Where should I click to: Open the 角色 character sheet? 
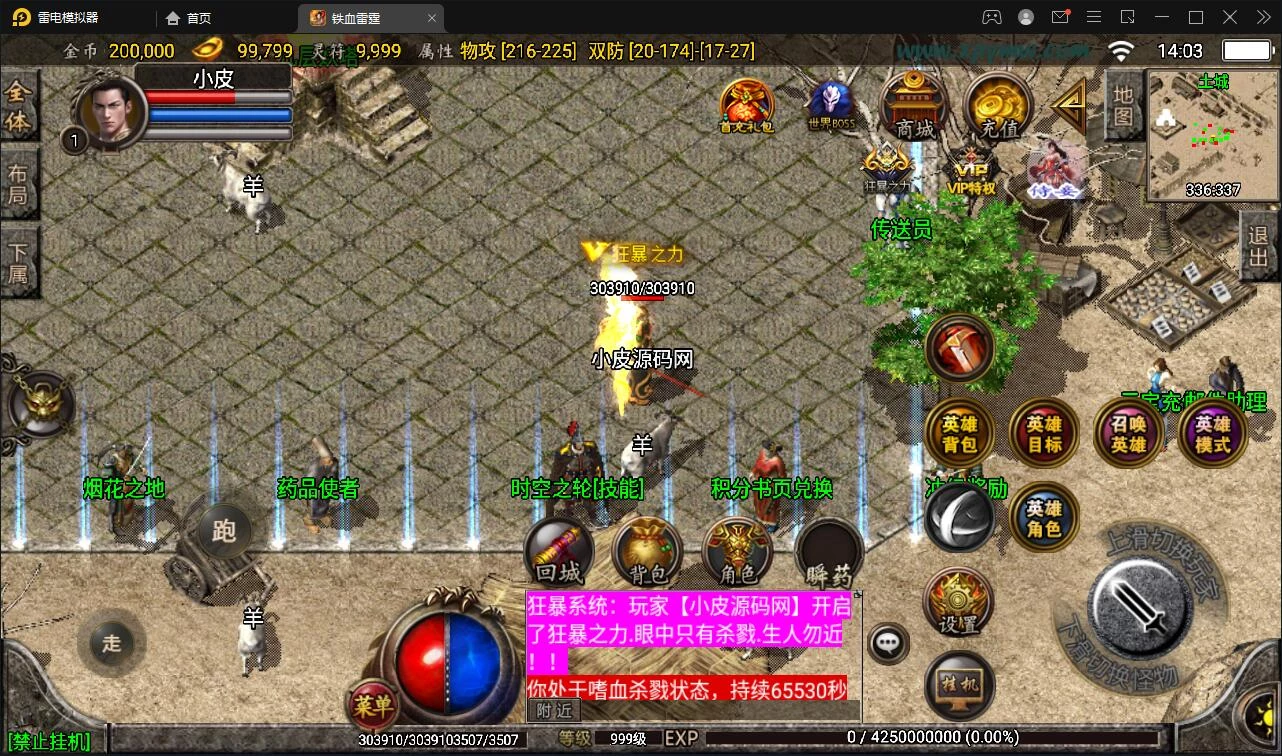tap(738, 552)
